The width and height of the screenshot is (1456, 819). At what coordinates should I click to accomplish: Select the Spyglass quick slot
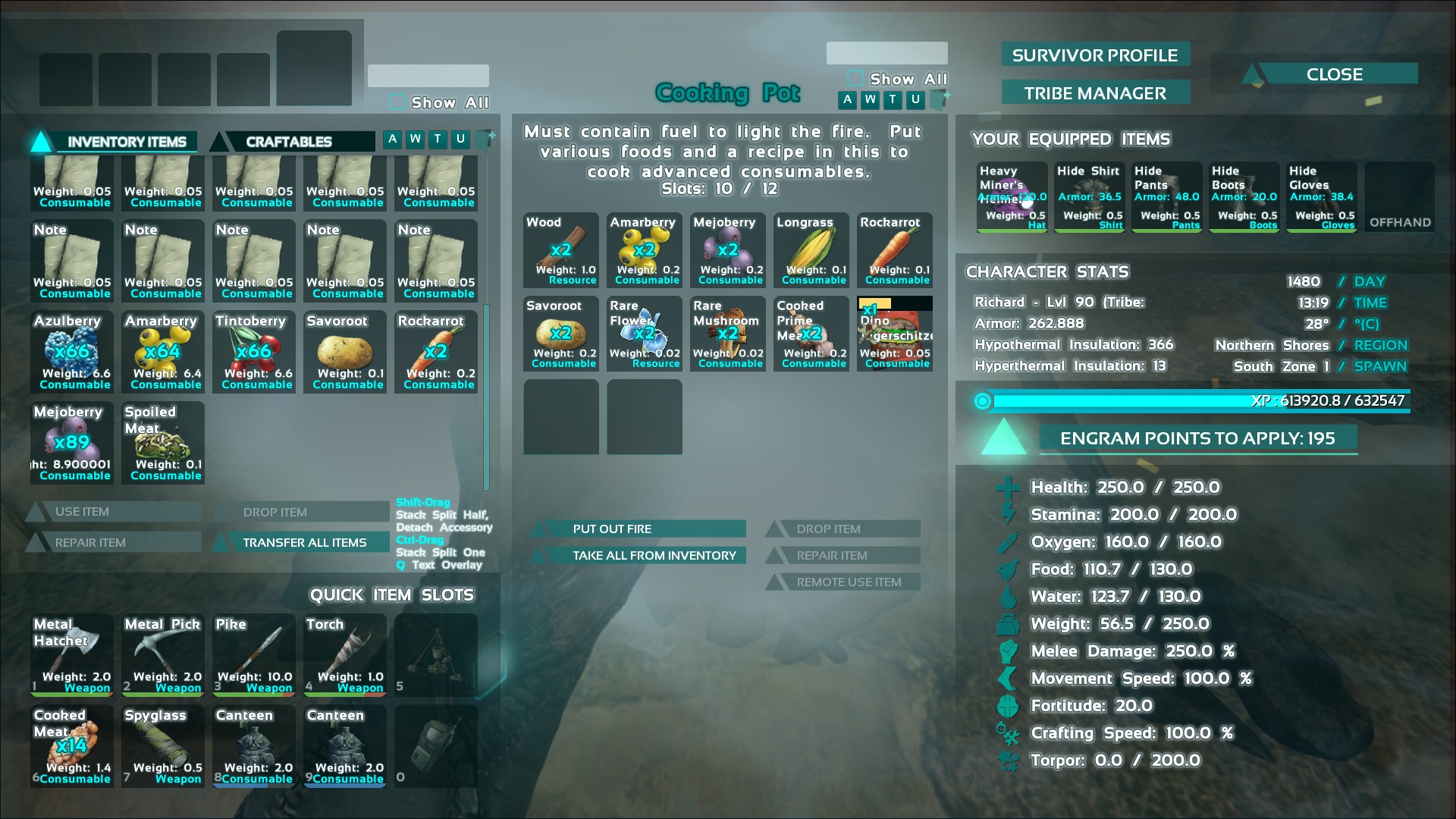pyautogui.click(x=163, y=746)
